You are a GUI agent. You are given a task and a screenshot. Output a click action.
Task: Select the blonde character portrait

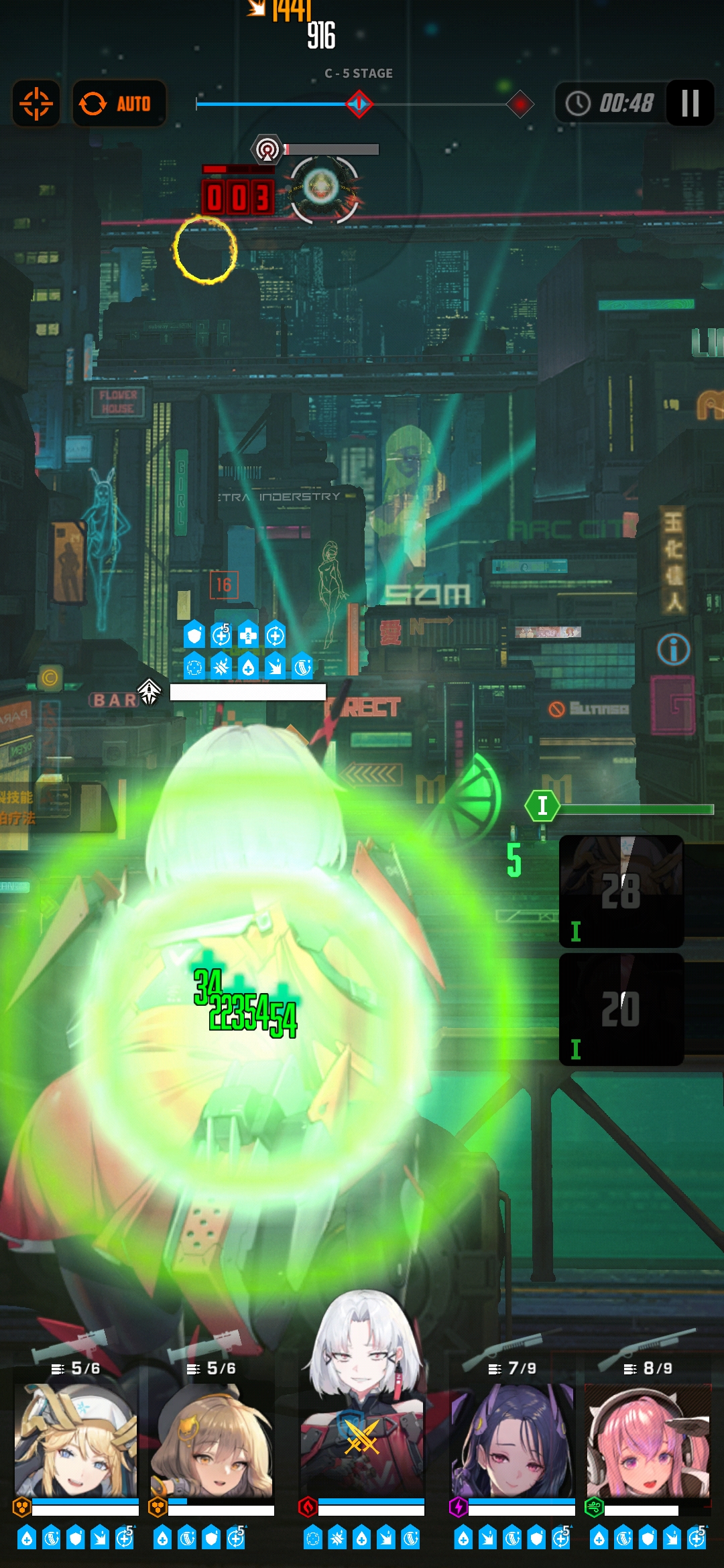76,1441
